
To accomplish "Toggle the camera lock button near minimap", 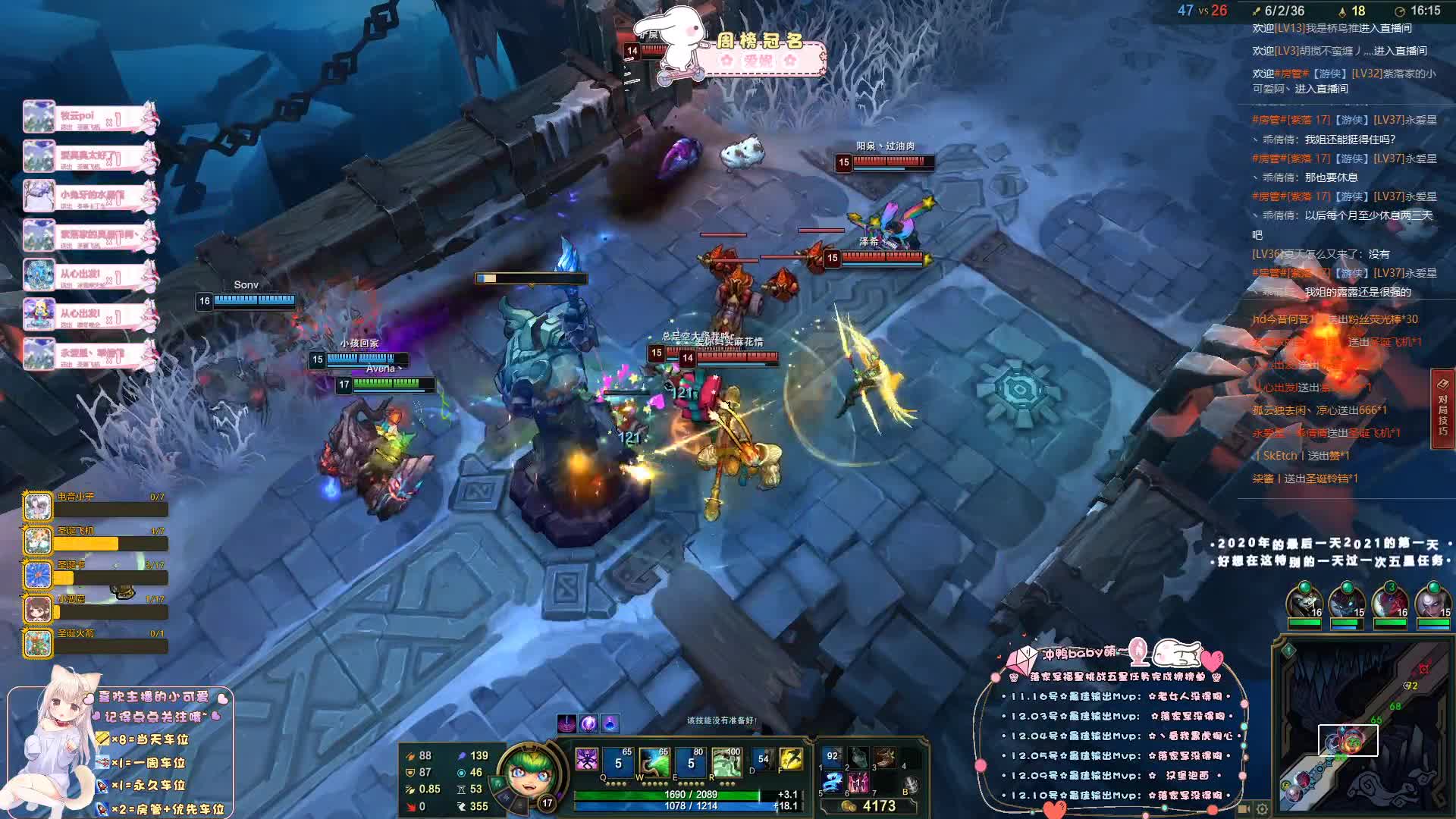I will [x=1245, y=808].
